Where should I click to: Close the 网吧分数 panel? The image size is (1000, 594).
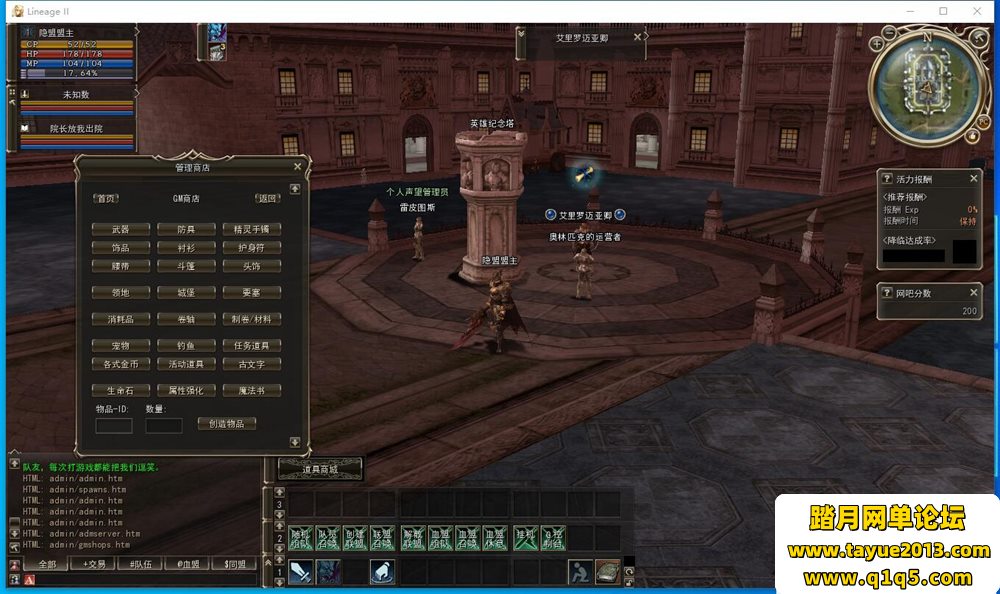(x=973, y=293)
